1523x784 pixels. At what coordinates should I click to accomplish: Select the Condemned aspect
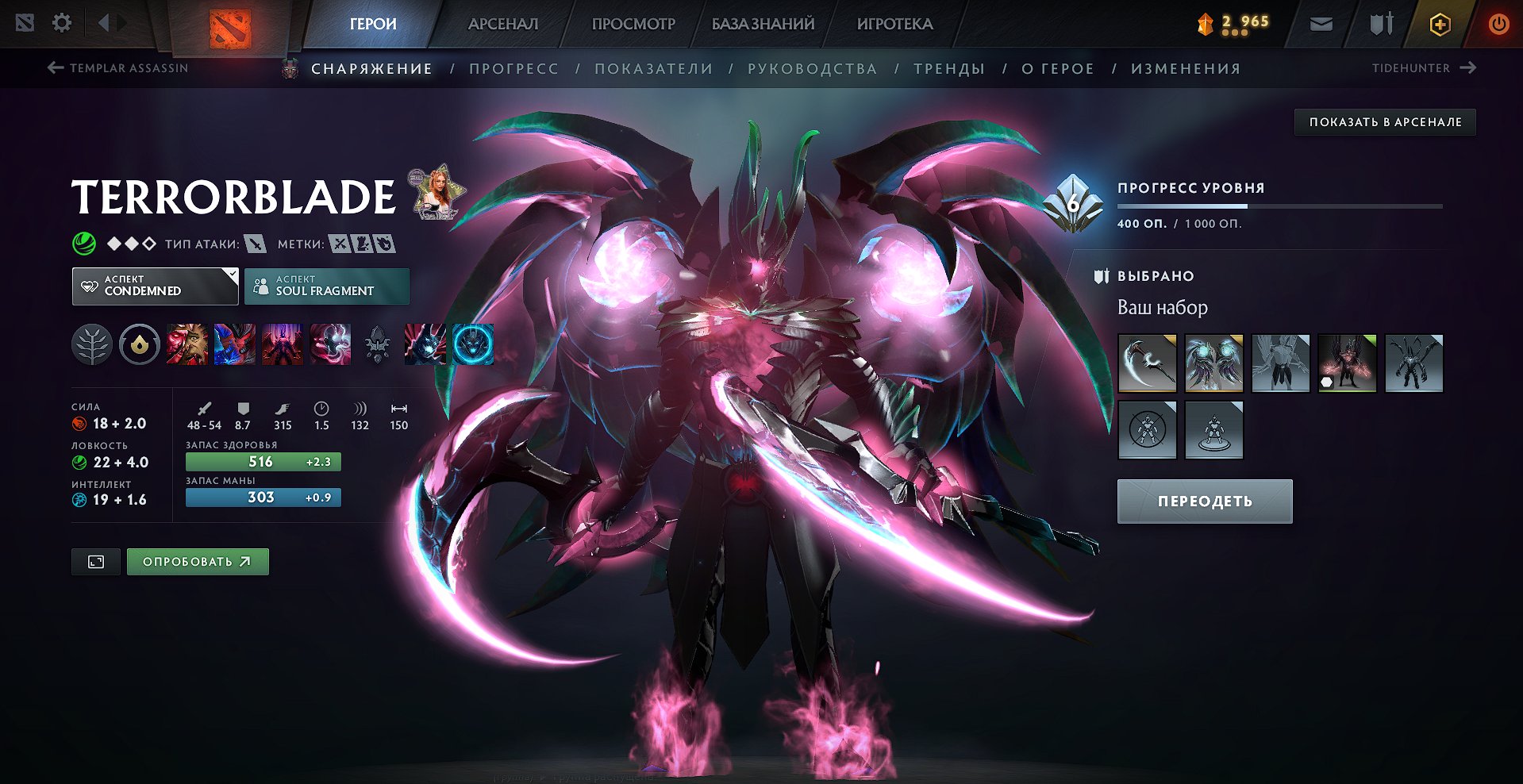coord(155,286)
